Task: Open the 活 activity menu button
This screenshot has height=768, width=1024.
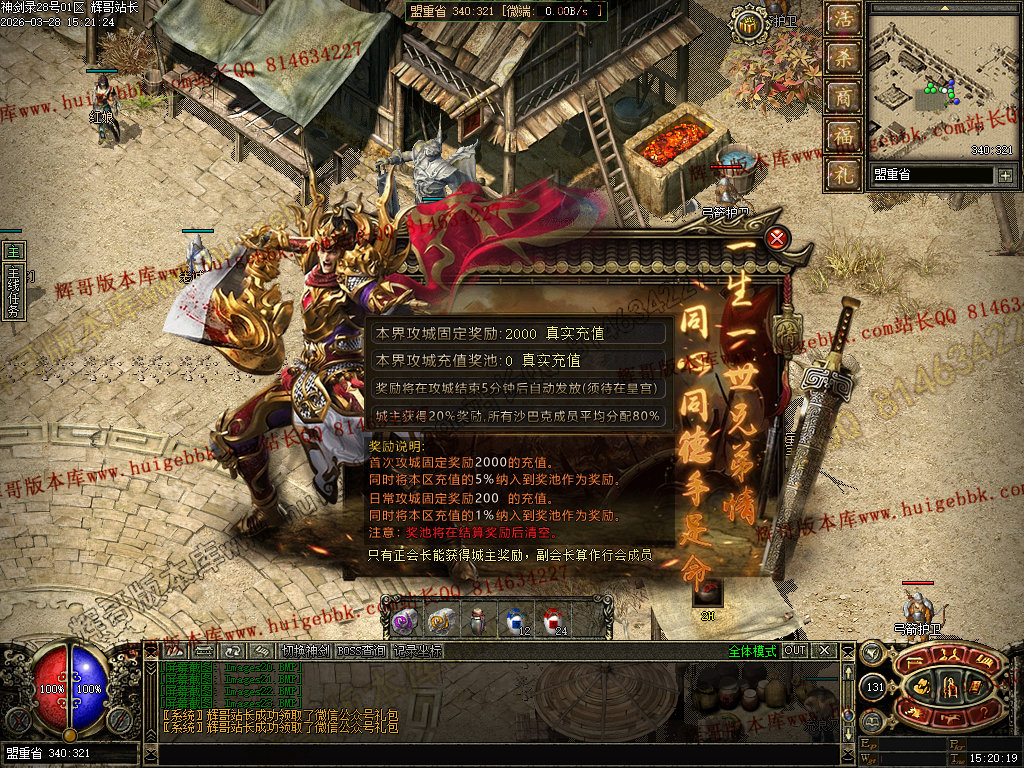Action: pyautogui.click(x=844, y=20)
